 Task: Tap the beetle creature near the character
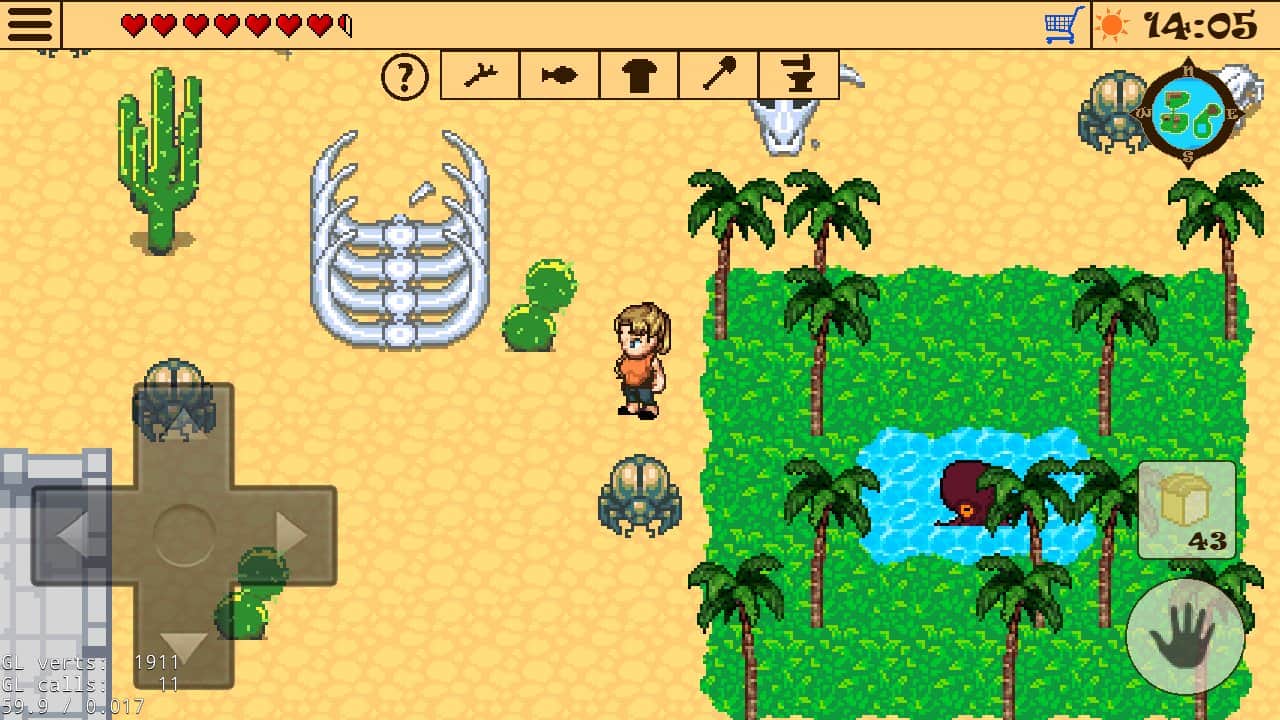click(x=639, y=497)
